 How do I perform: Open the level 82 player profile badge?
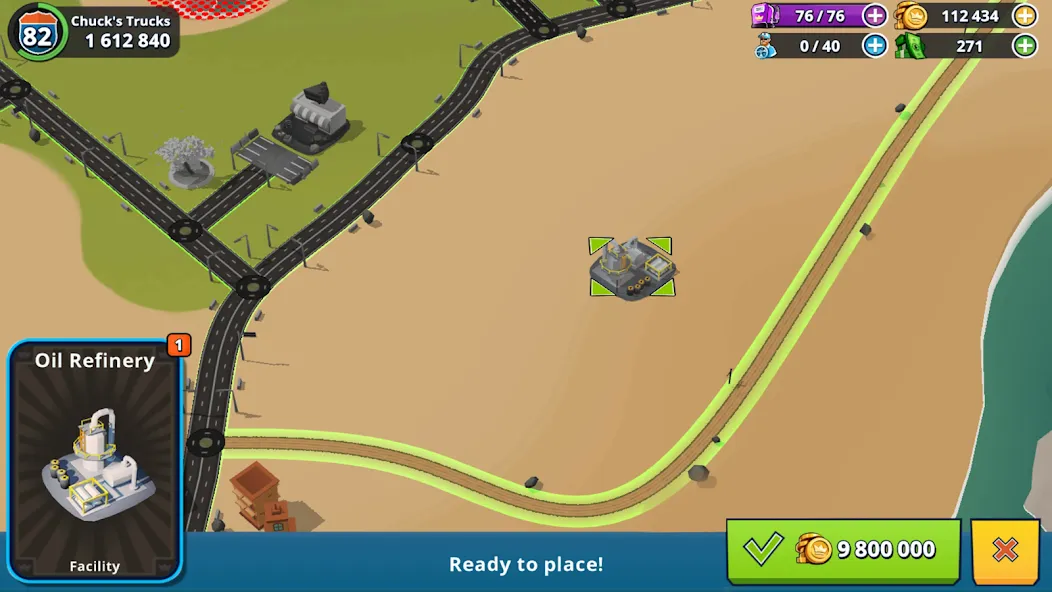click(38, 35)
